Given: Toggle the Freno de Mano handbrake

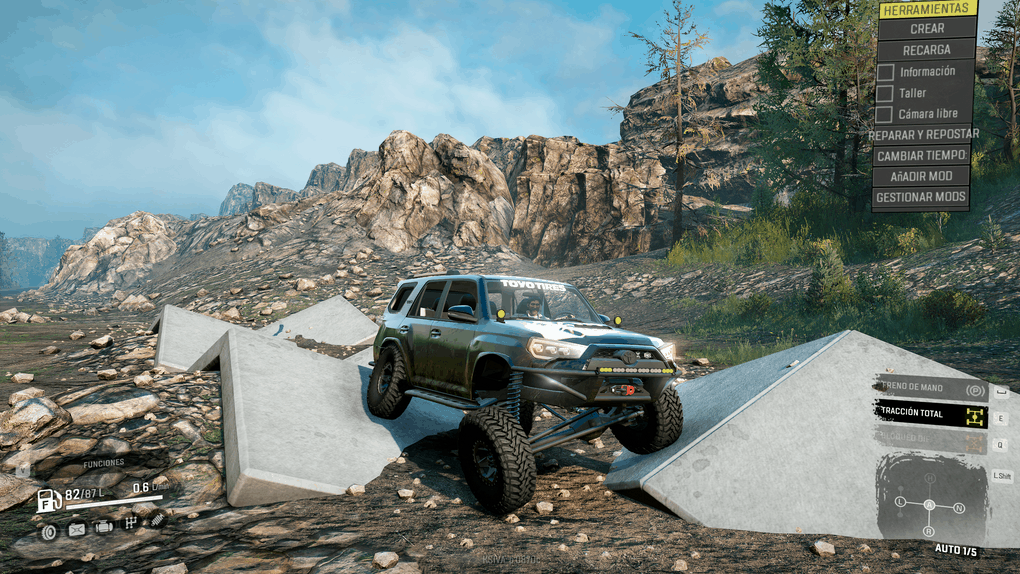Looking at the screenshot, I should point(931,389).
